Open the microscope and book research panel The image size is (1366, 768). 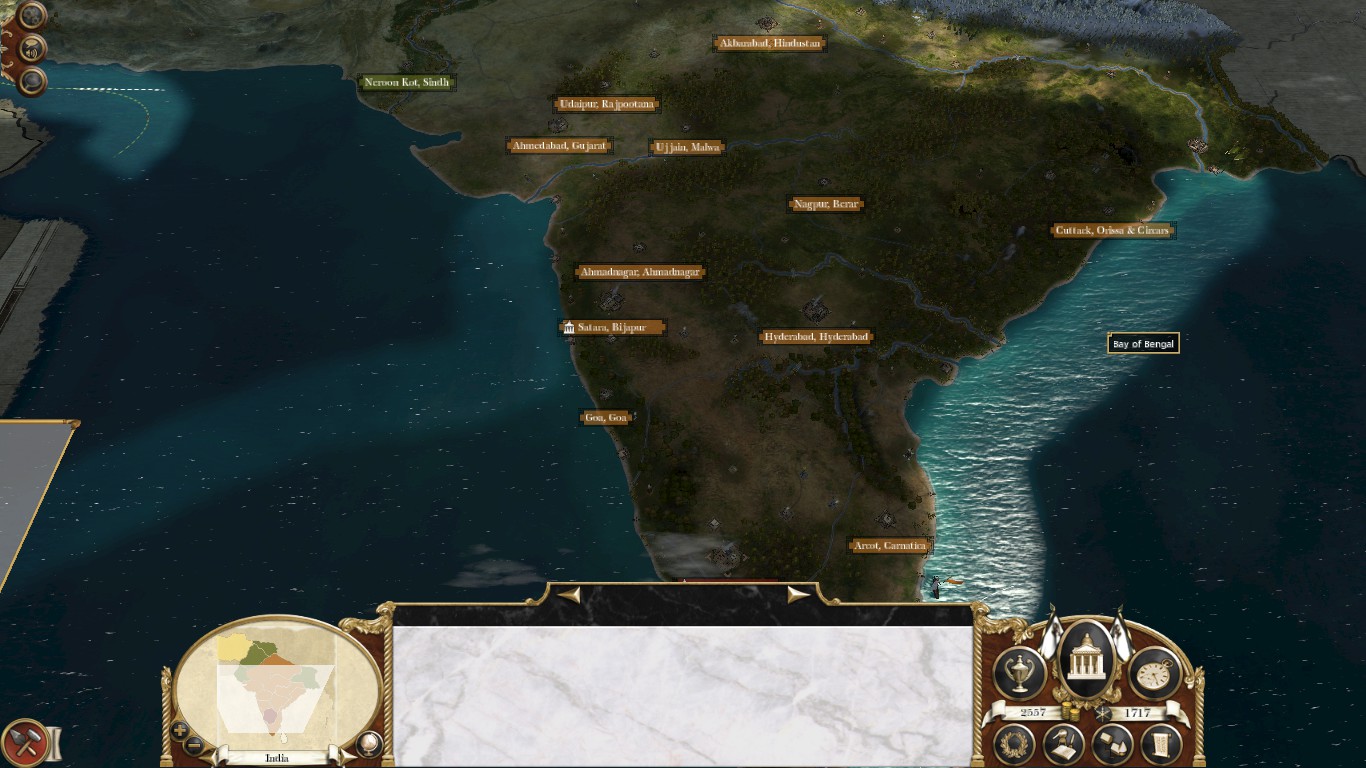click(1064, 744)
